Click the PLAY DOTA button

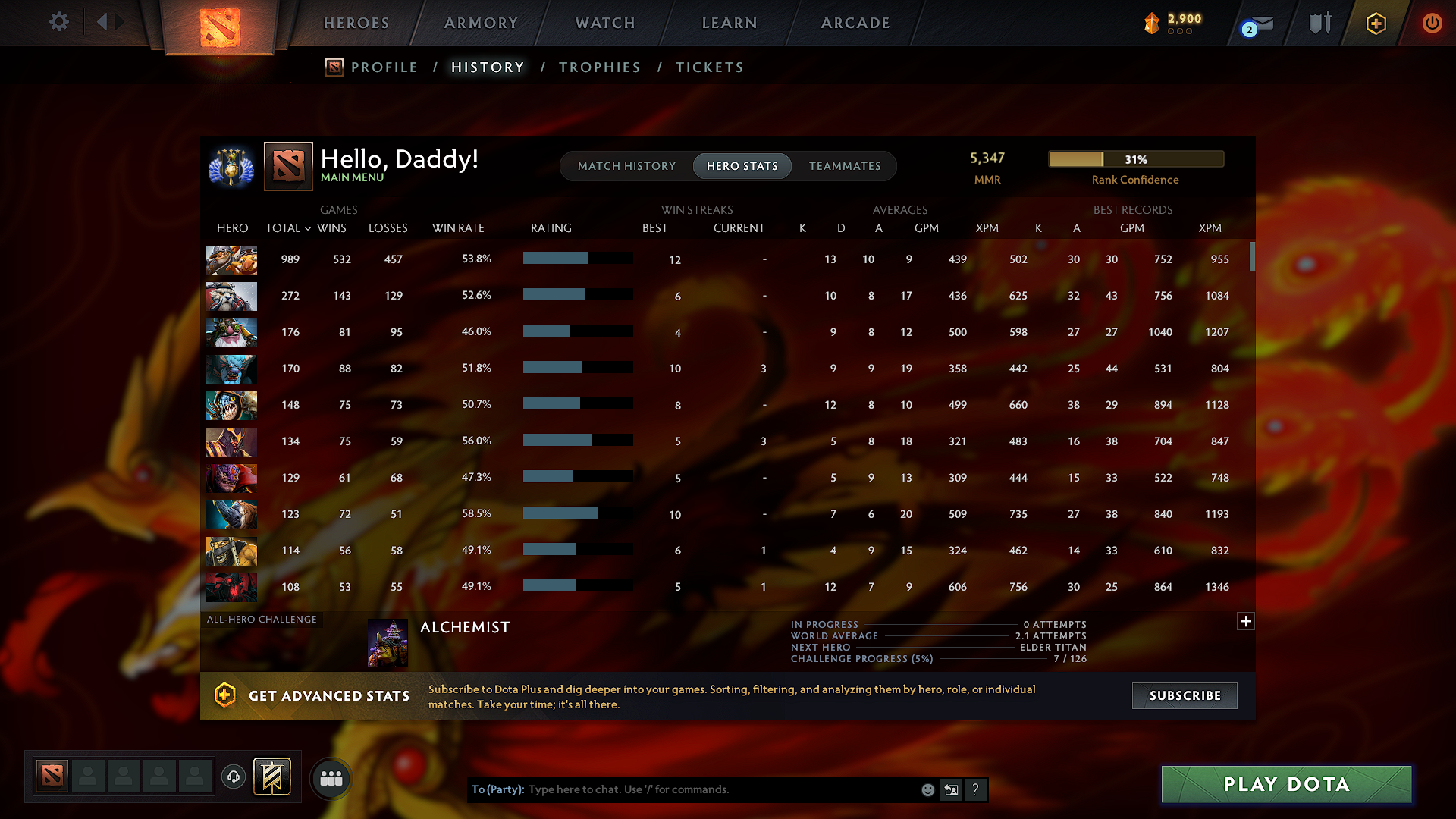tap(1285, 784)
